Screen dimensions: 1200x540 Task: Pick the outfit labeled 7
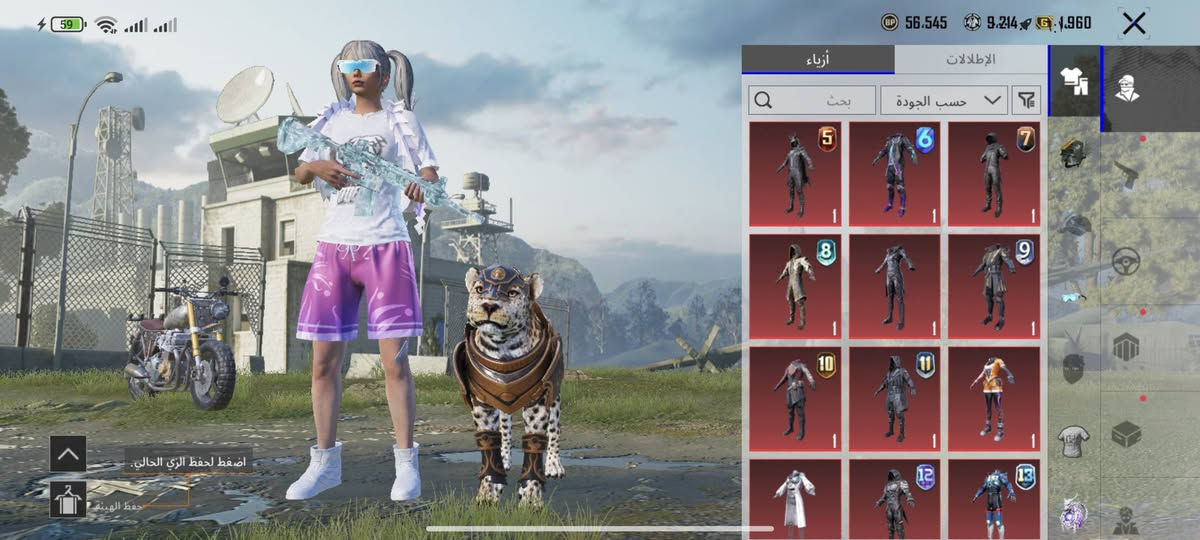[994, 174]
